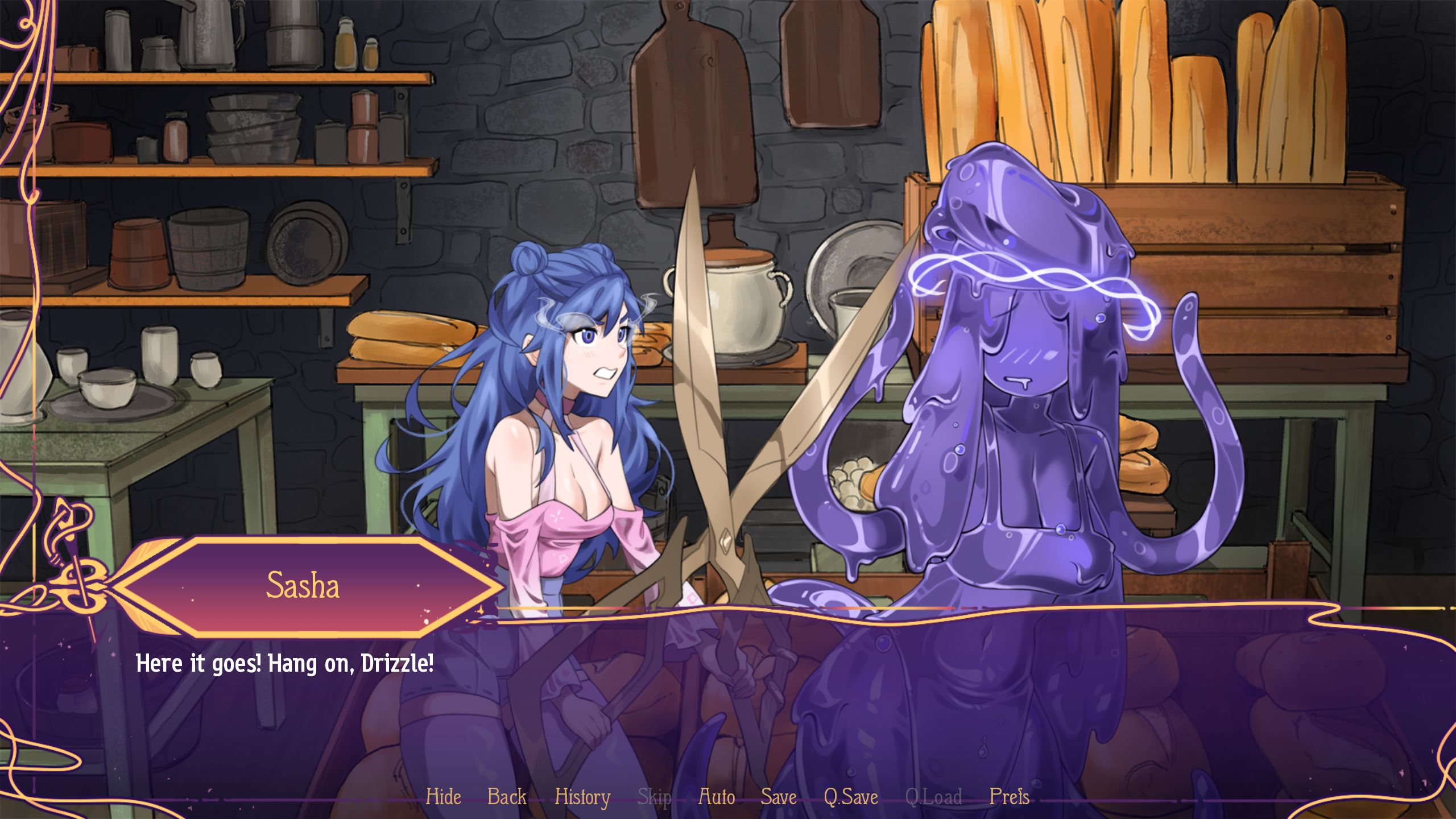Screen dimensions: 1456x819
Task: Click the bread loaves on the rack
Action: click(x=1166, y=85)
